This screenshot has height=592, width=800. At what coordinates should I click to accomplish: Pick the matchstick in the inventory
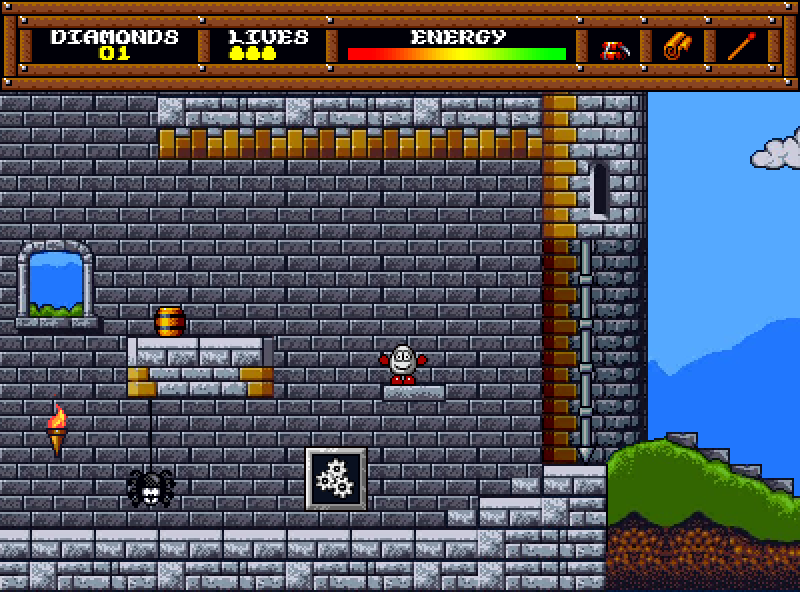[x=741, y=46]
